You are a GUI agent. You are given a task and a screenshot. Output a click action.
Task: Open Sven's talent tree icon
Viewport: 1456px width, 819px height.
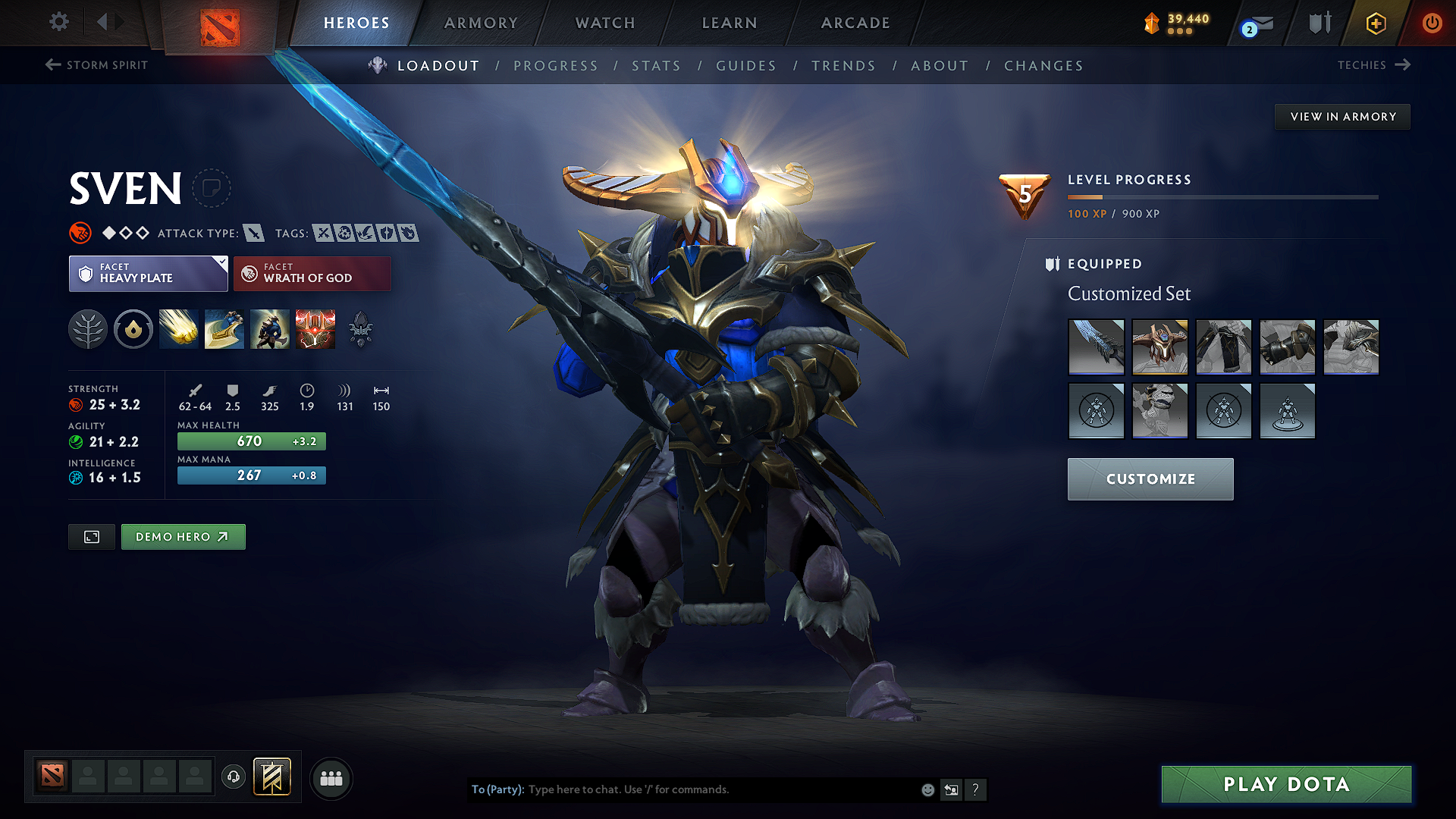pyautogui.click(x=87, y=328)
